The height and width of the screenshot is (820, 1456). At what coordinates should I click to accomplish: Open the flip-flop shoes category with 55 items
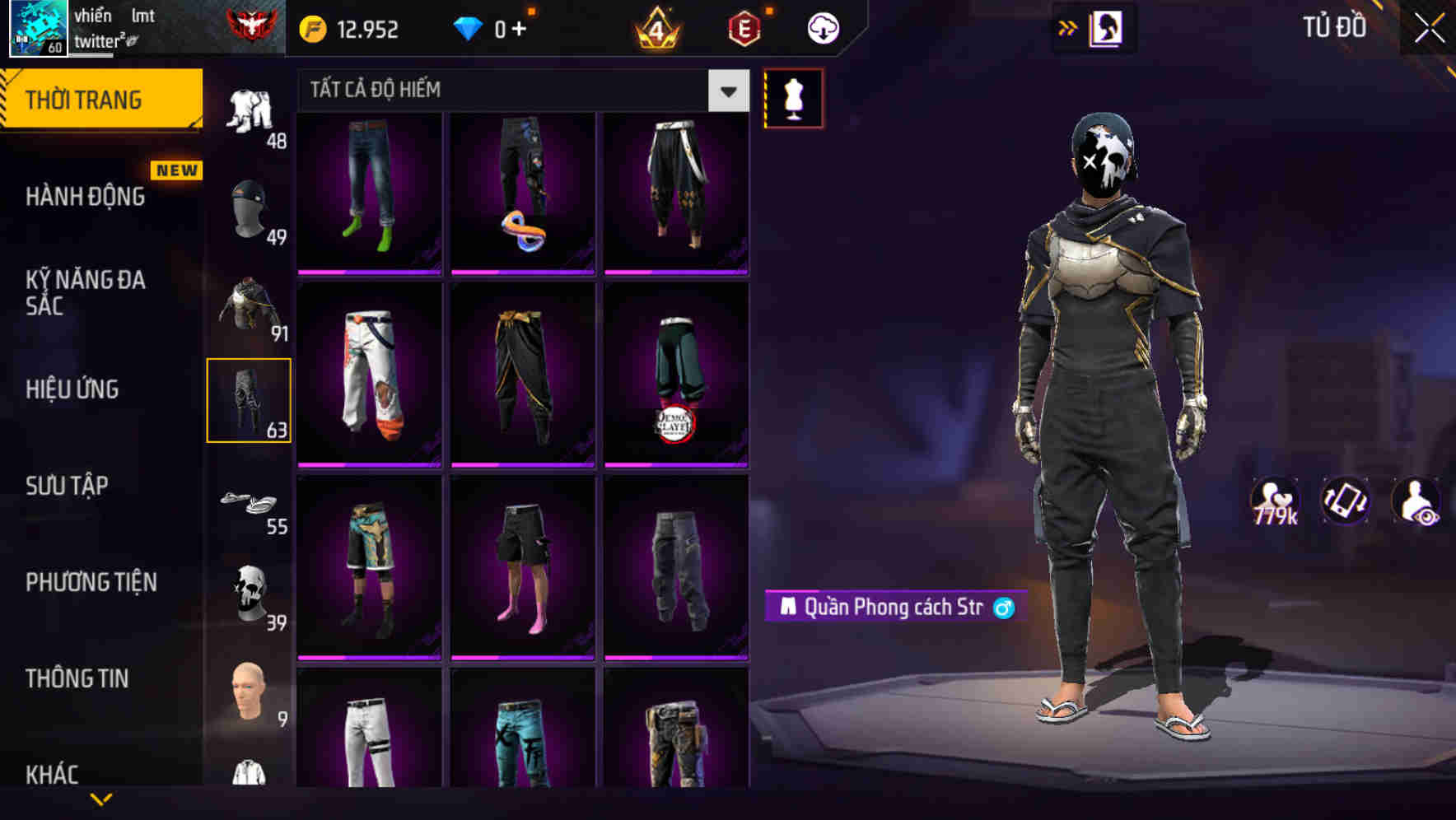(250, 502)
